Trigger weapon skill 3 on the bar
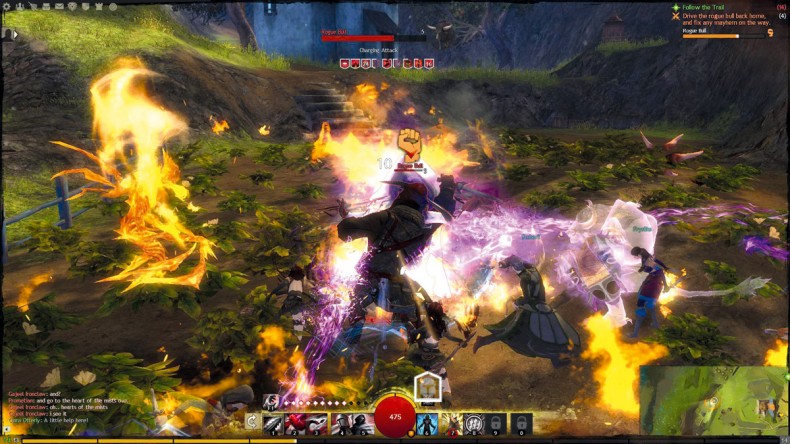Viewport: 790px width, 444px height. 318,423
